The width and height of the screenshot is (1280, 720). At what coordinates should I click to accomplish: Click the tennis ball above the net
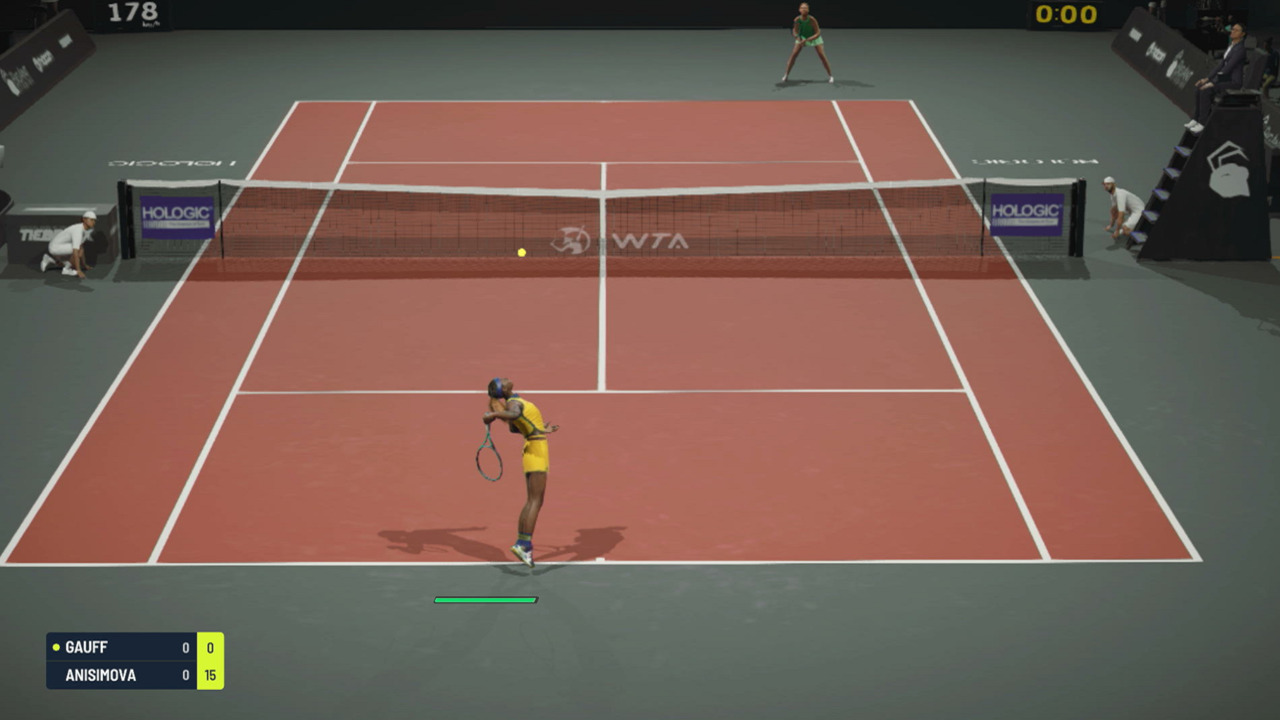tap(520, 252)
